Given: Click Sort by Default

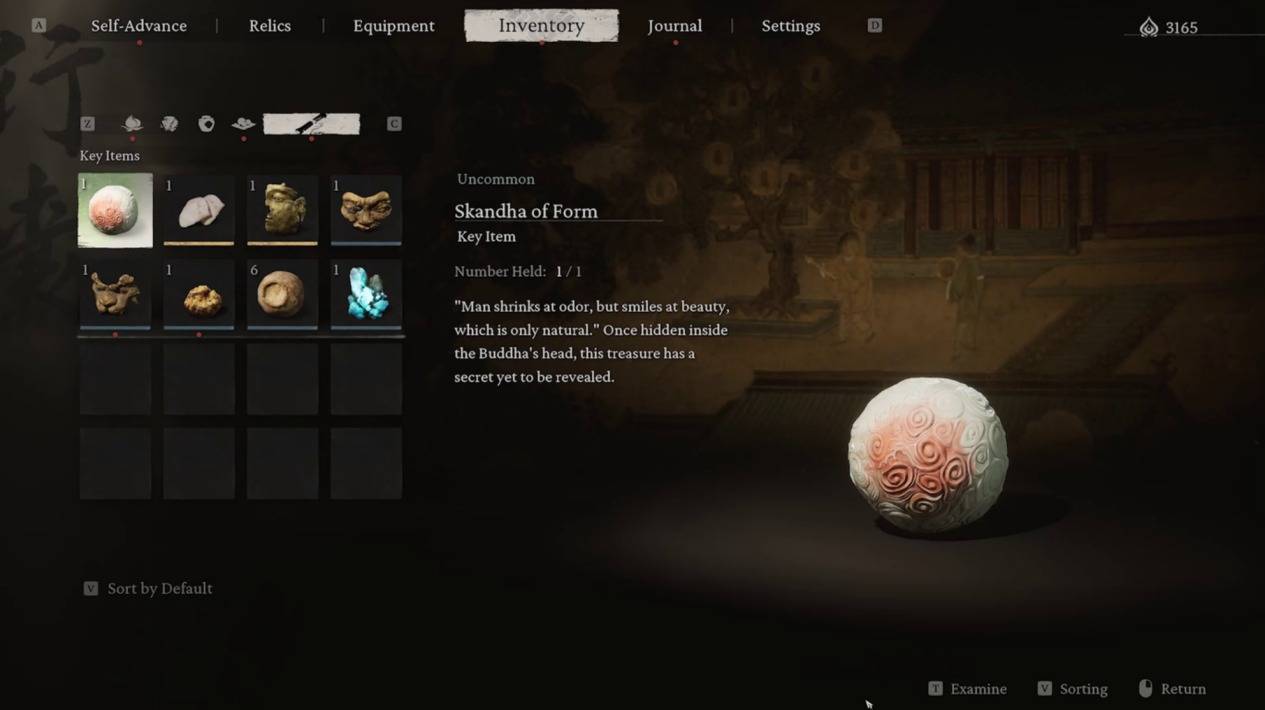Looking at the screenshot, I should click(x=159, y=589).
